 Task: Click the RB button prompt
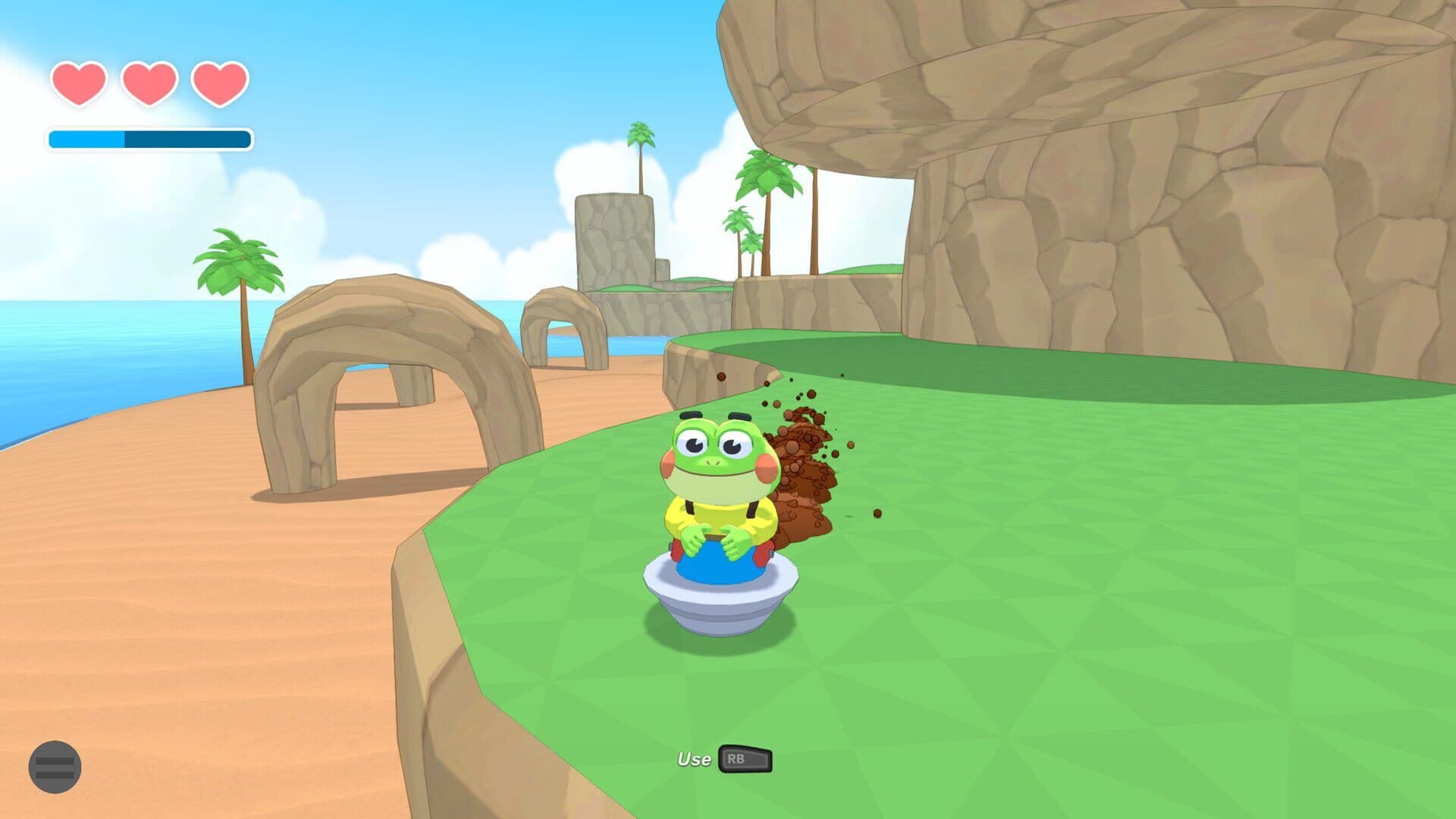click(745, 760)
